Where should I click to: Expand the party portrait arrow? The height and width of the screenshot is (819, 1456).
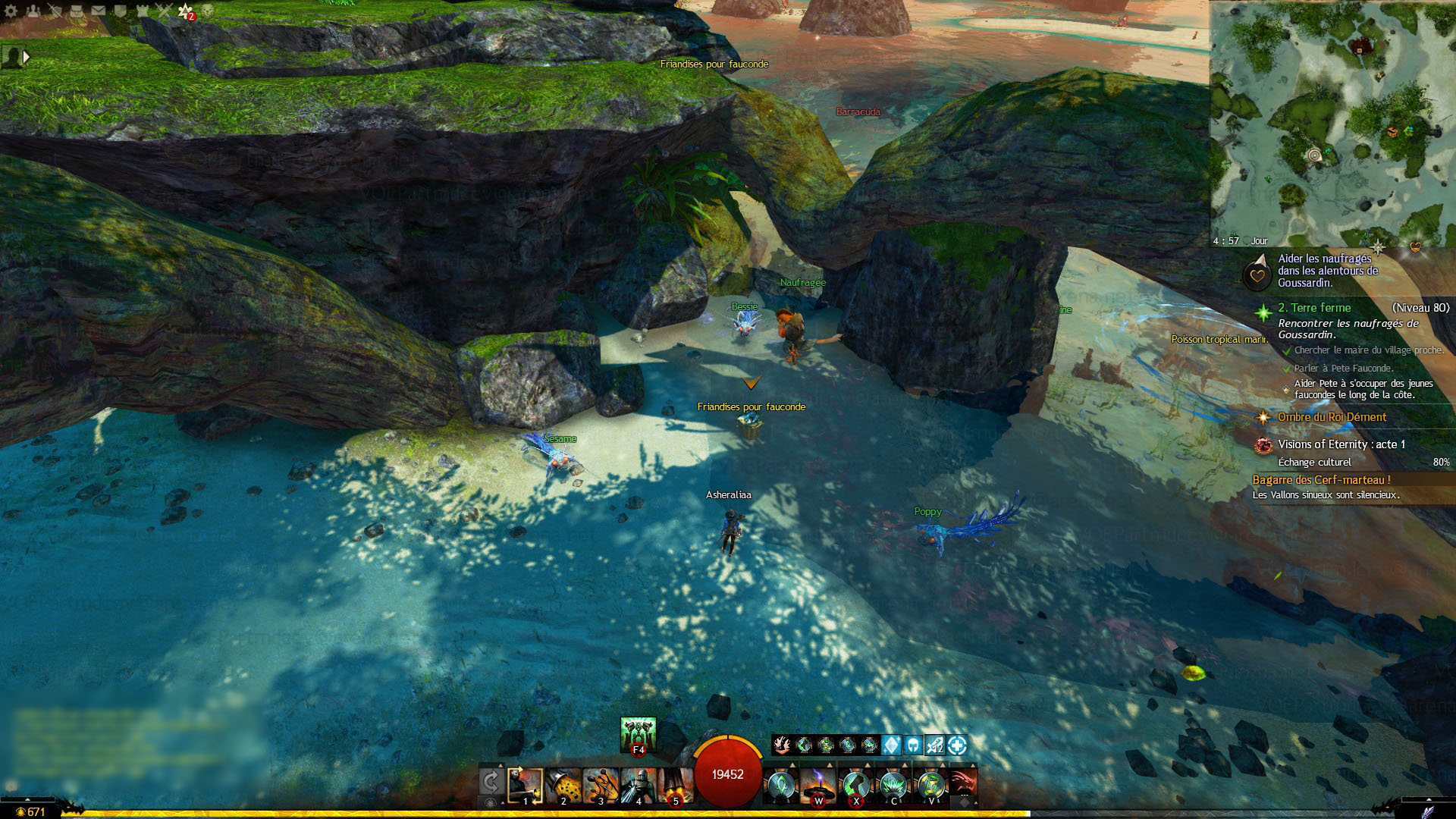point(27,57)
